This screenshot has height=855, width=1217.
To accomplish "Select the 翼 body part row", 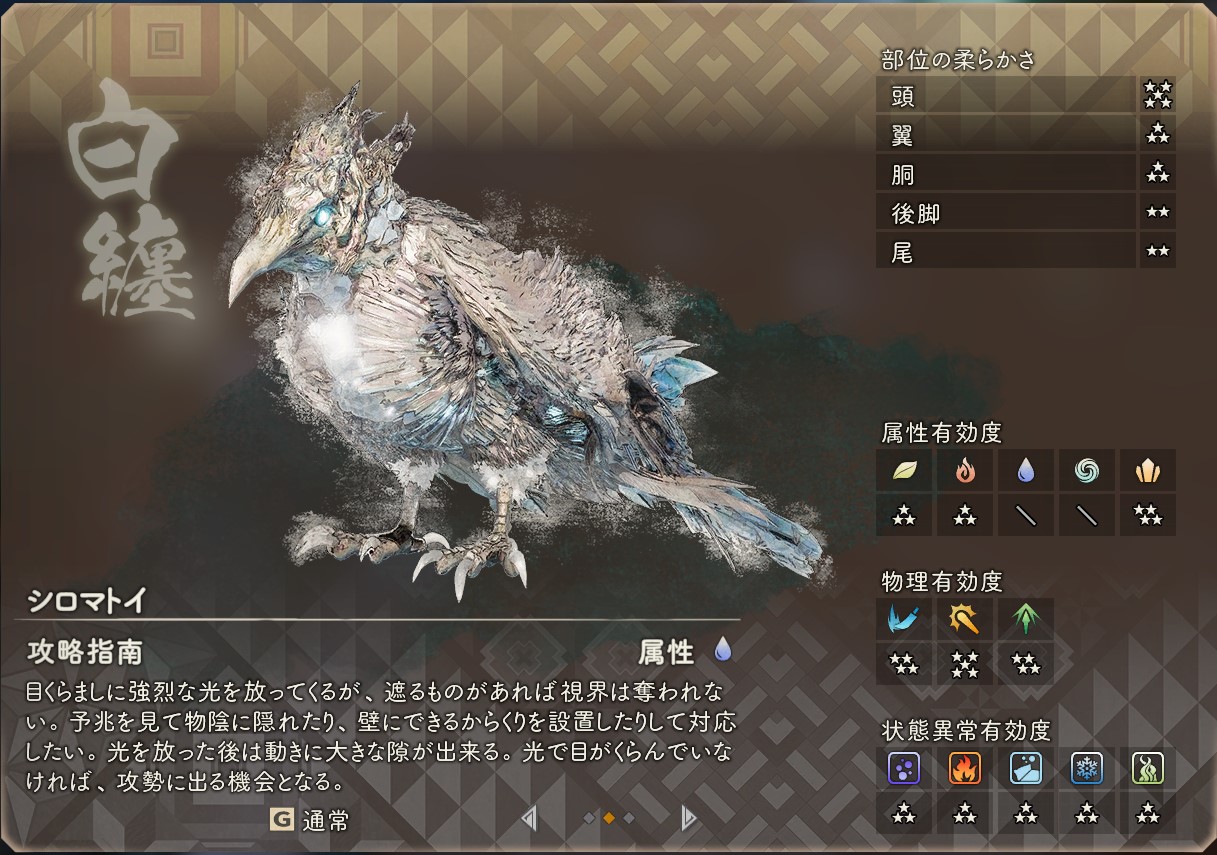I will (x=1006, y=134).
